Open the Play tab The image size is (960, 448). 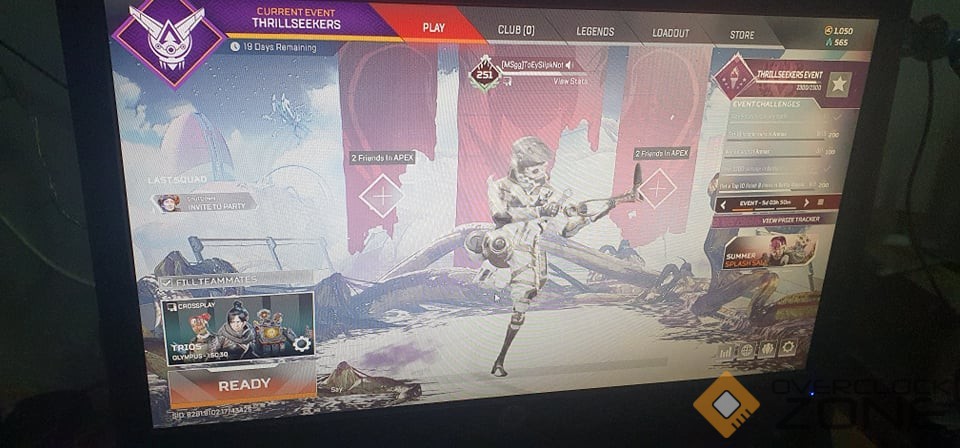tap(434, 28)
